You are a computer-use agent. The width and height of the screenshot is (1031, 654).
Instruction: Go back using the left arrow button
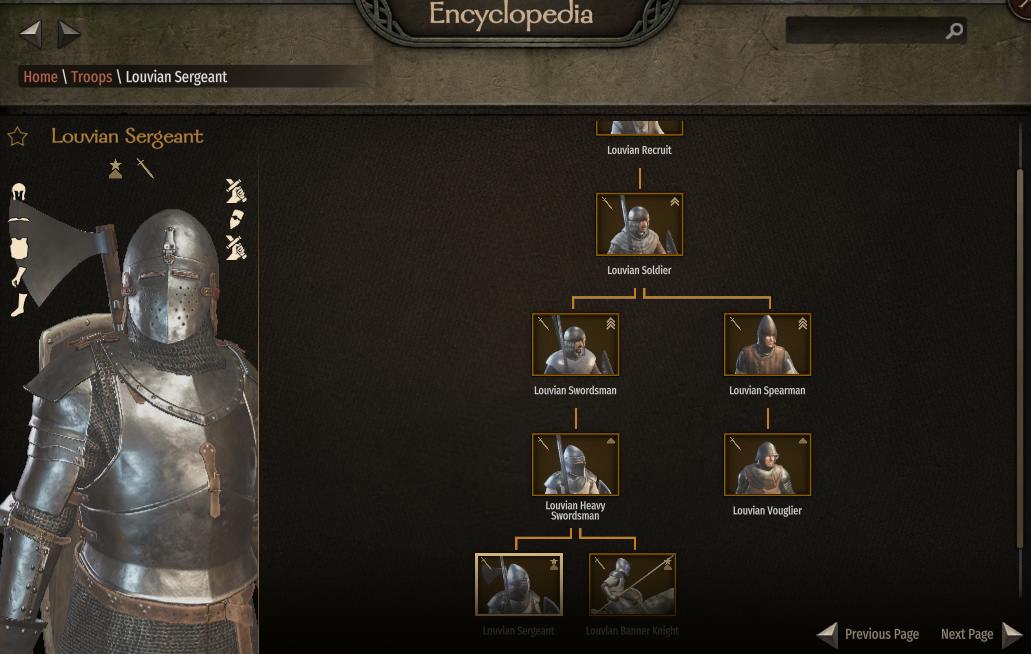31,34
